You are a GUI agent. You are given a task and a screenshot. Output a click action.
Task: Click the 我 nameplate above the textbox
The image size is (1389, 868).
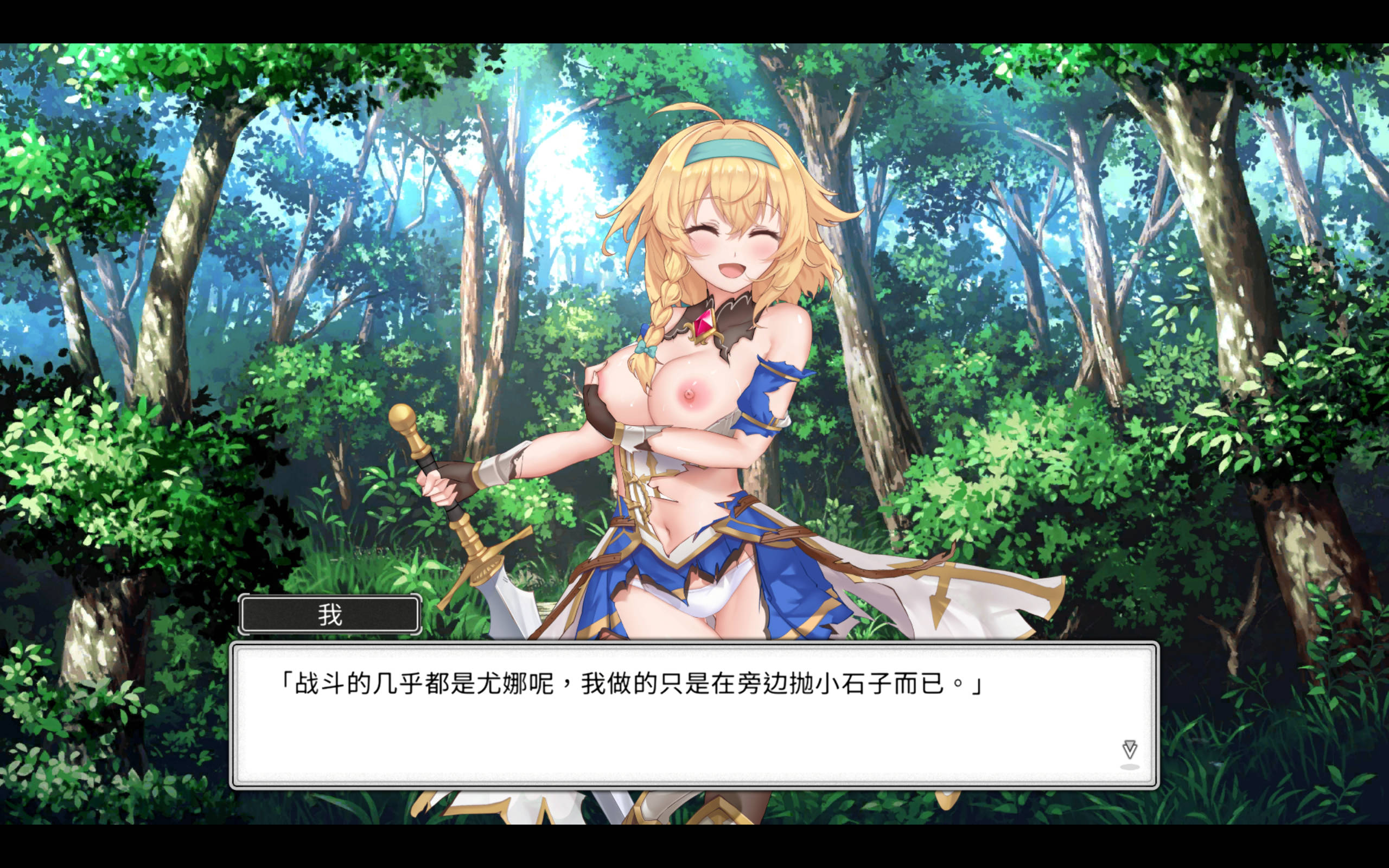coord(329,614)
